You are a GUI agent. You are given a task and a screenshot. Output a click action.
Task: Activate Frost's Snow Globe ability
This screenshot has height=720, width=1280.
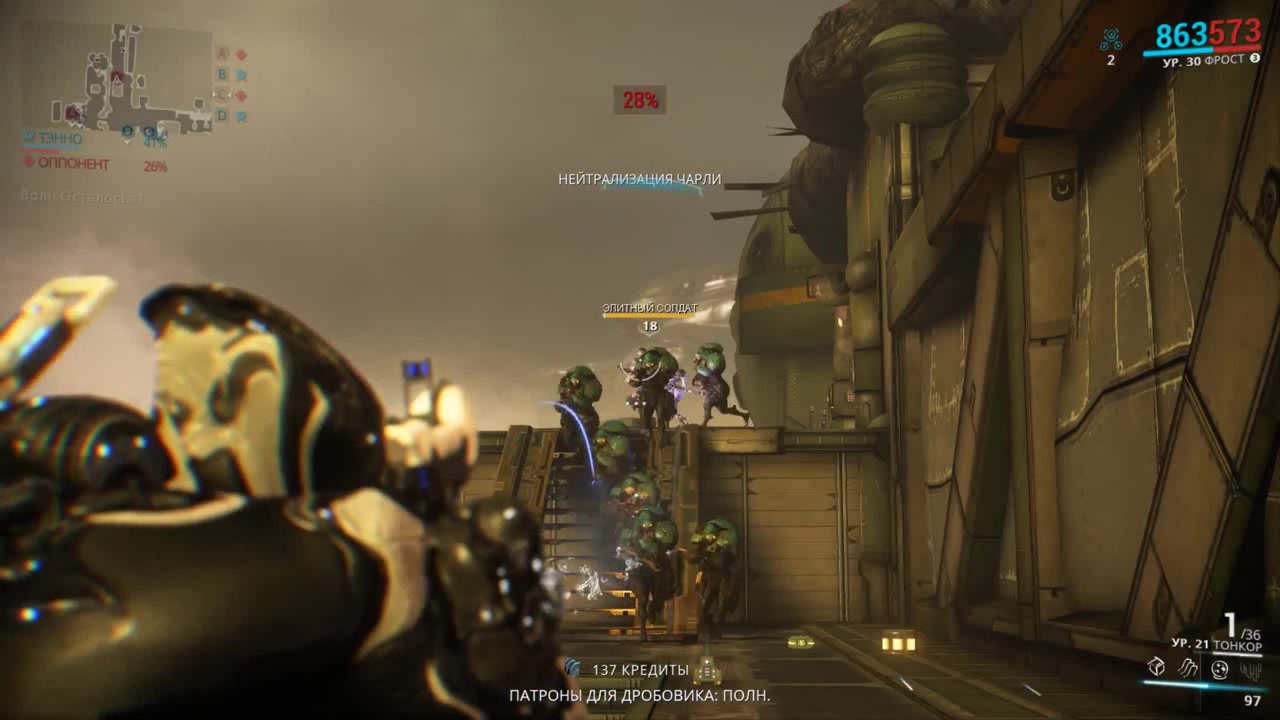point(1219,668)
